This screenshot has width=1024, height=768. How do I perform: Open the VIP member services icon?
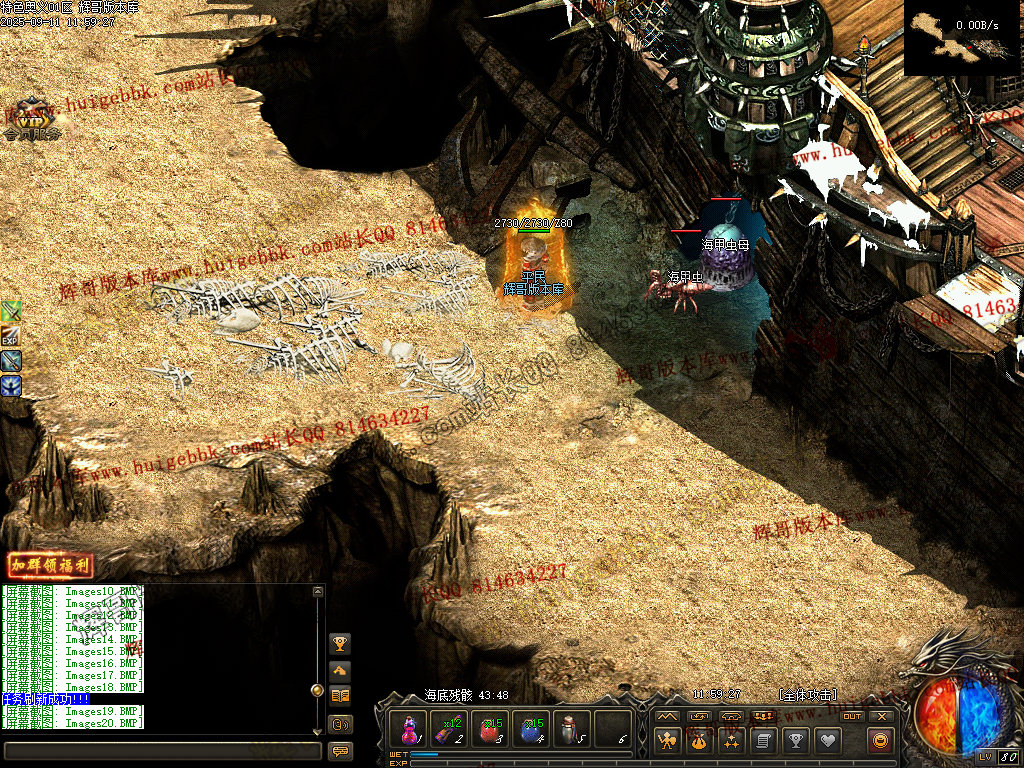(31, 119)
